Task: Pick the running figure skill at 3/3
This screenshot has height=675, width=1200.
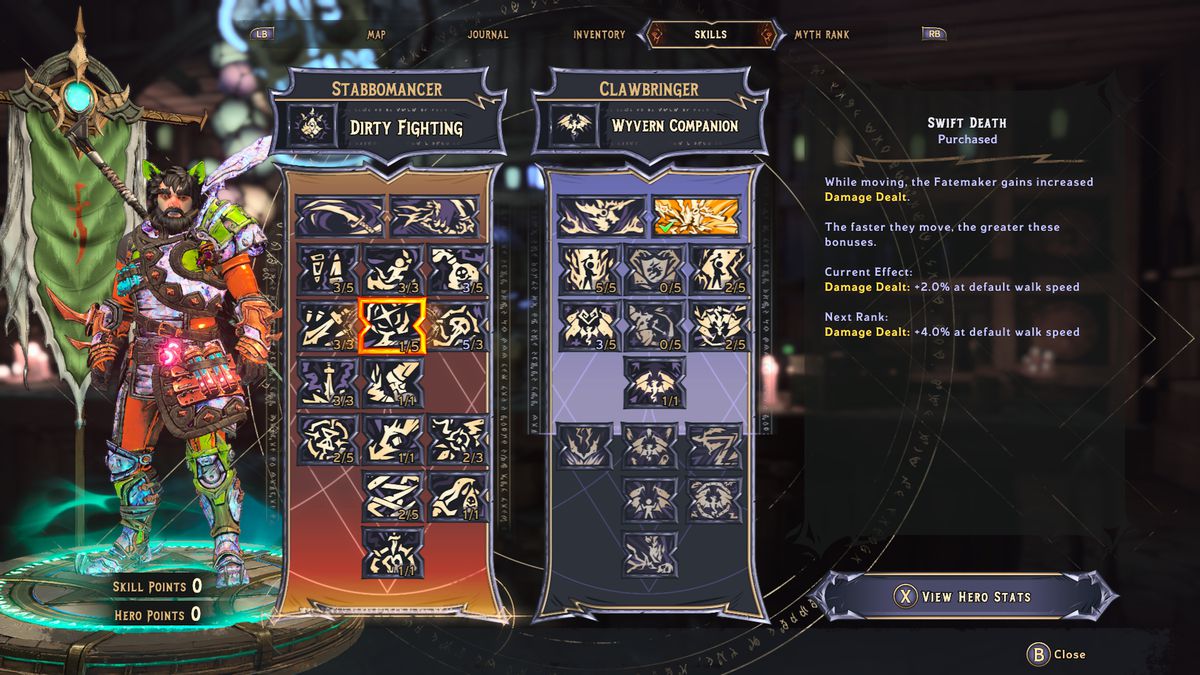Action: tap(392, 270)
